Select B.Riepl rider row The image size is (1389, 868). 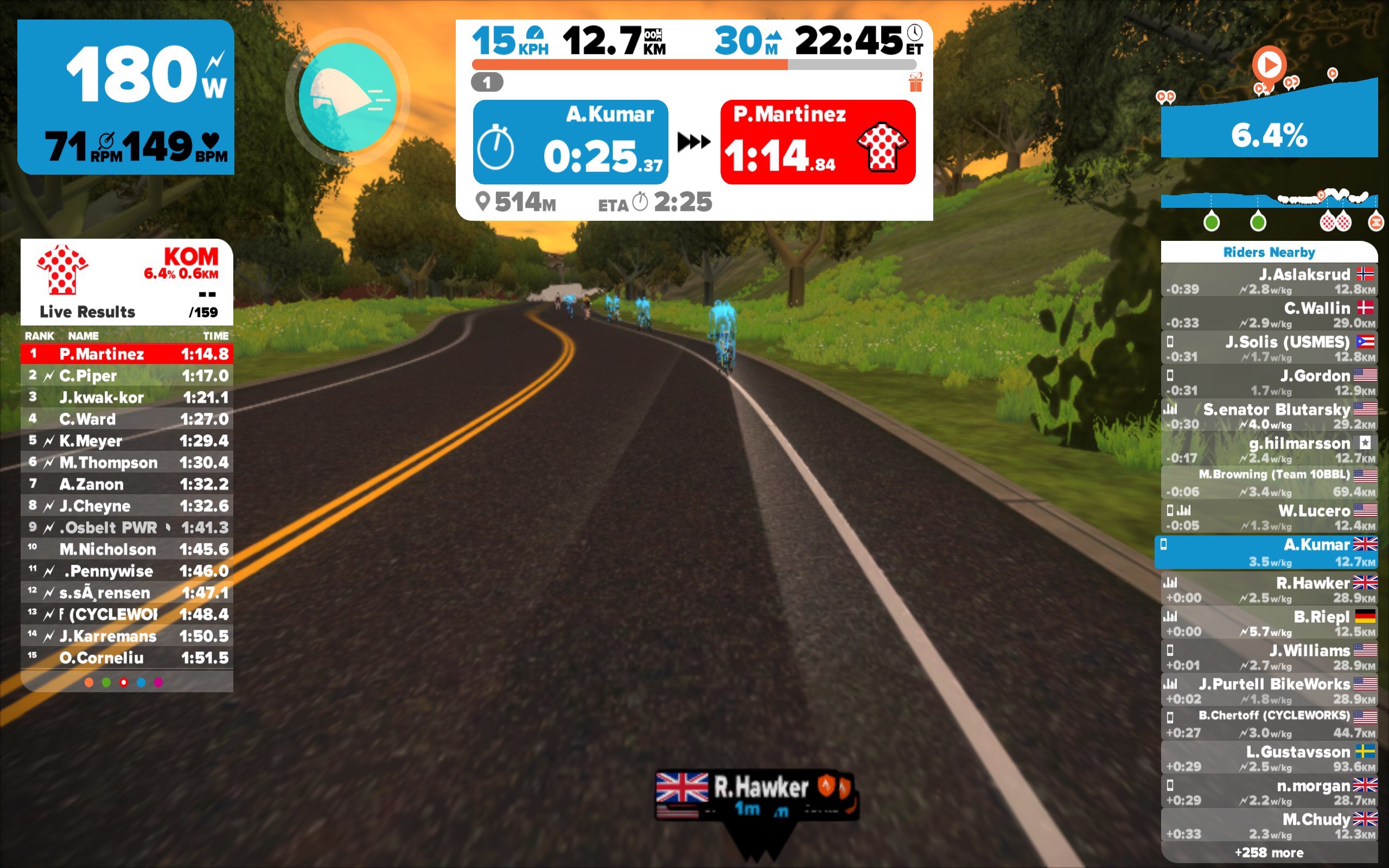point(1269,623)
